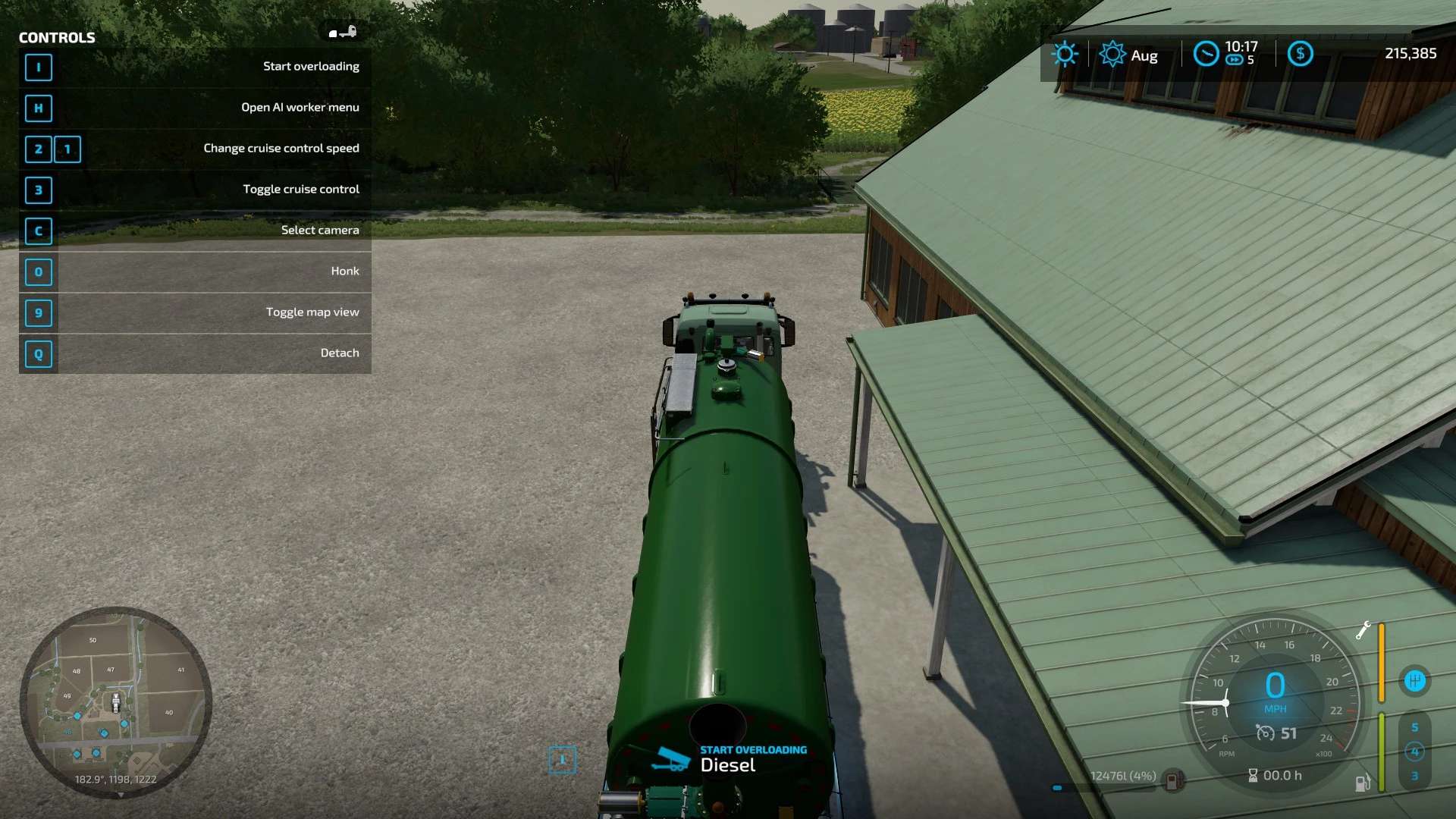The image size is (1456, 819).
Task: Click the diesel tank fill-level icon
Action: click(x=1173, y=780)
